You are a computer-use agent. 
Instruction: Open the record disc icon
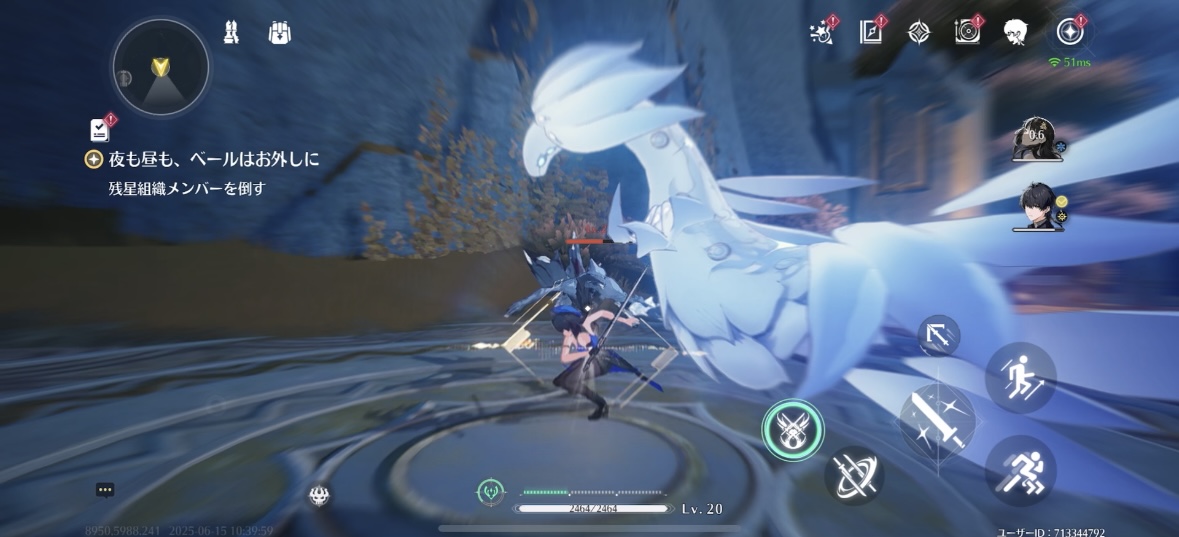(x=966, y=32)
